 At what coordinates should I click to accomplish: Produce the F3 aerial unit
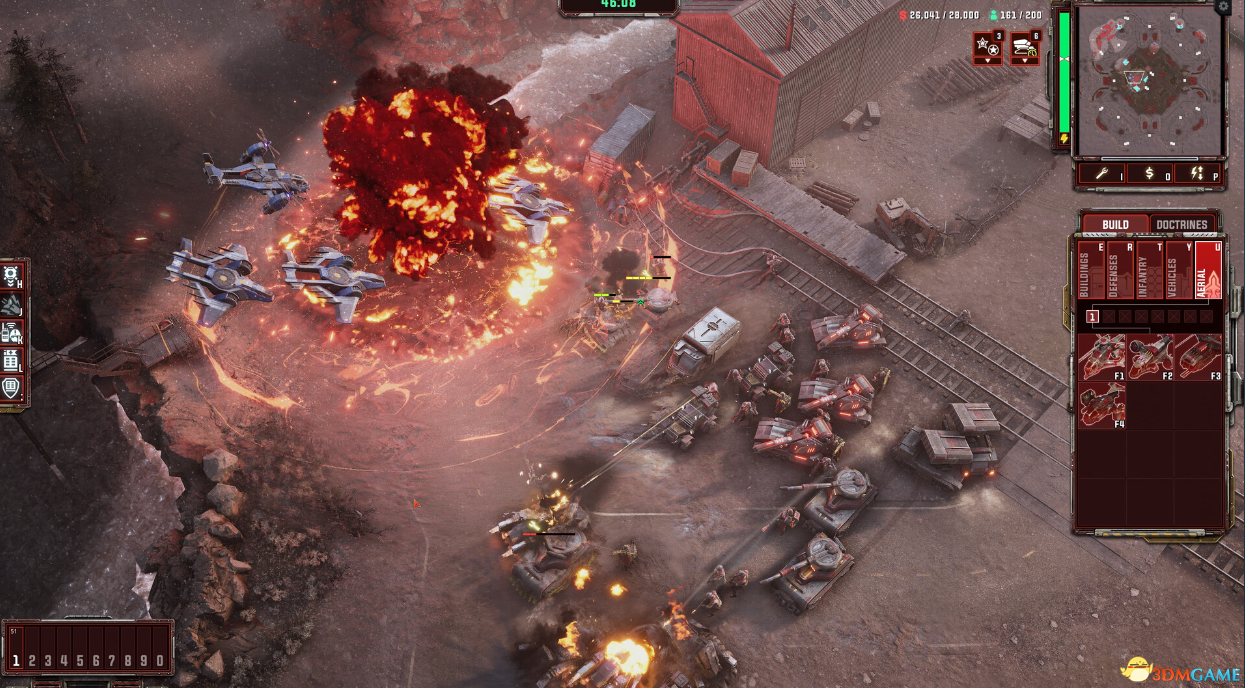click(1199, 357)
